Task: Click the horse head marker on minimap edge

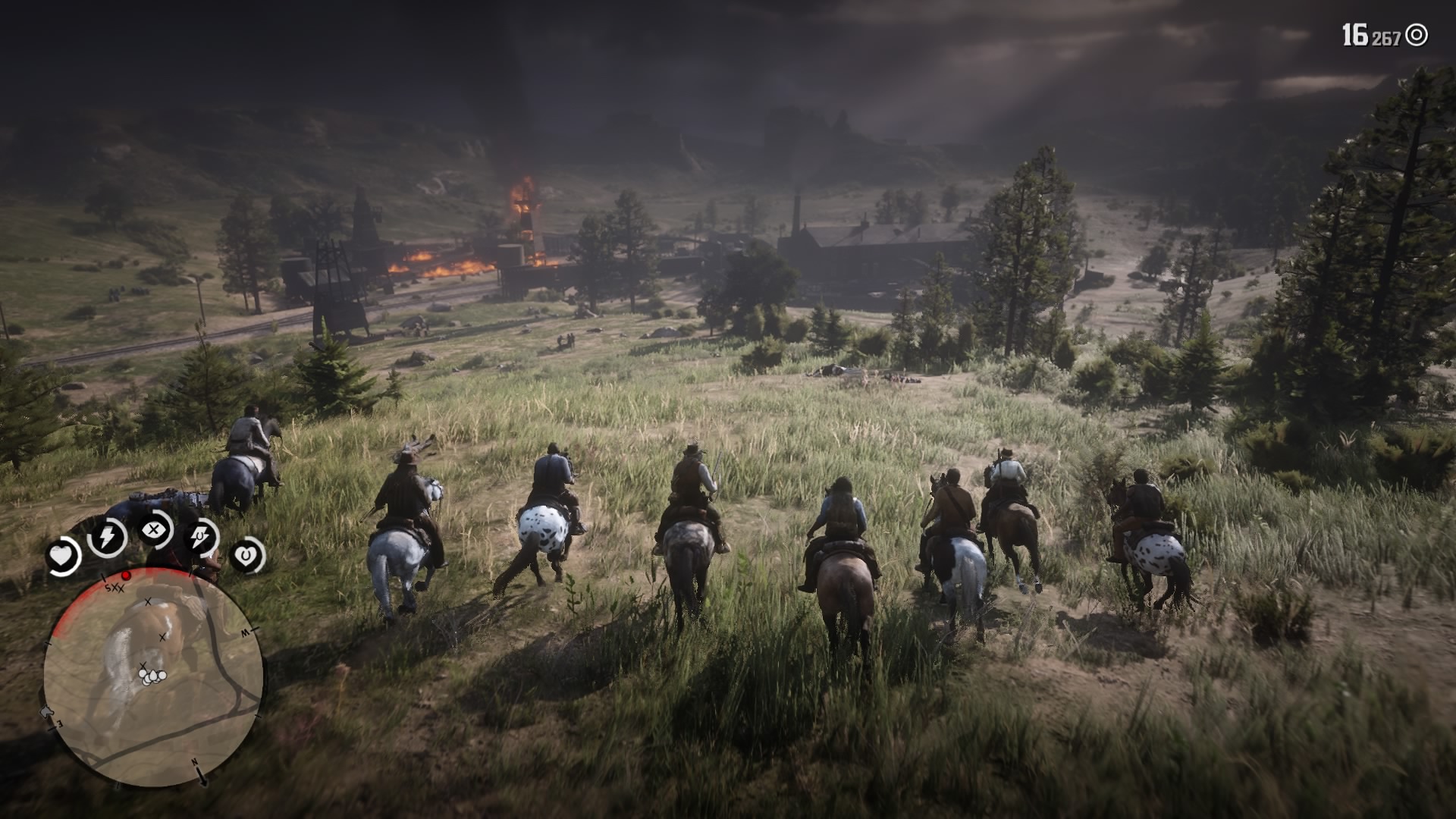Action: click(47, 711)
